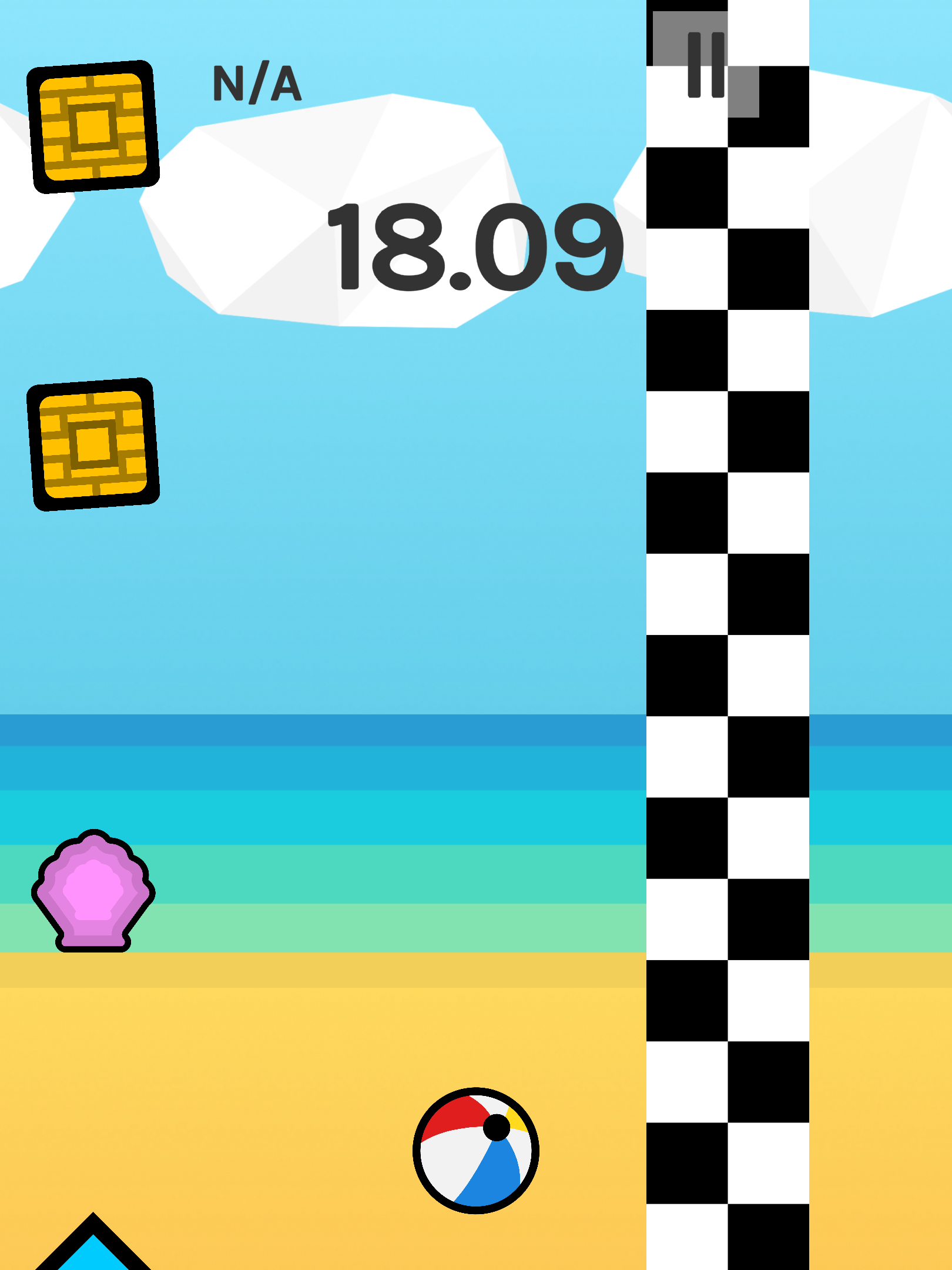Pause the game

[706, 65]
